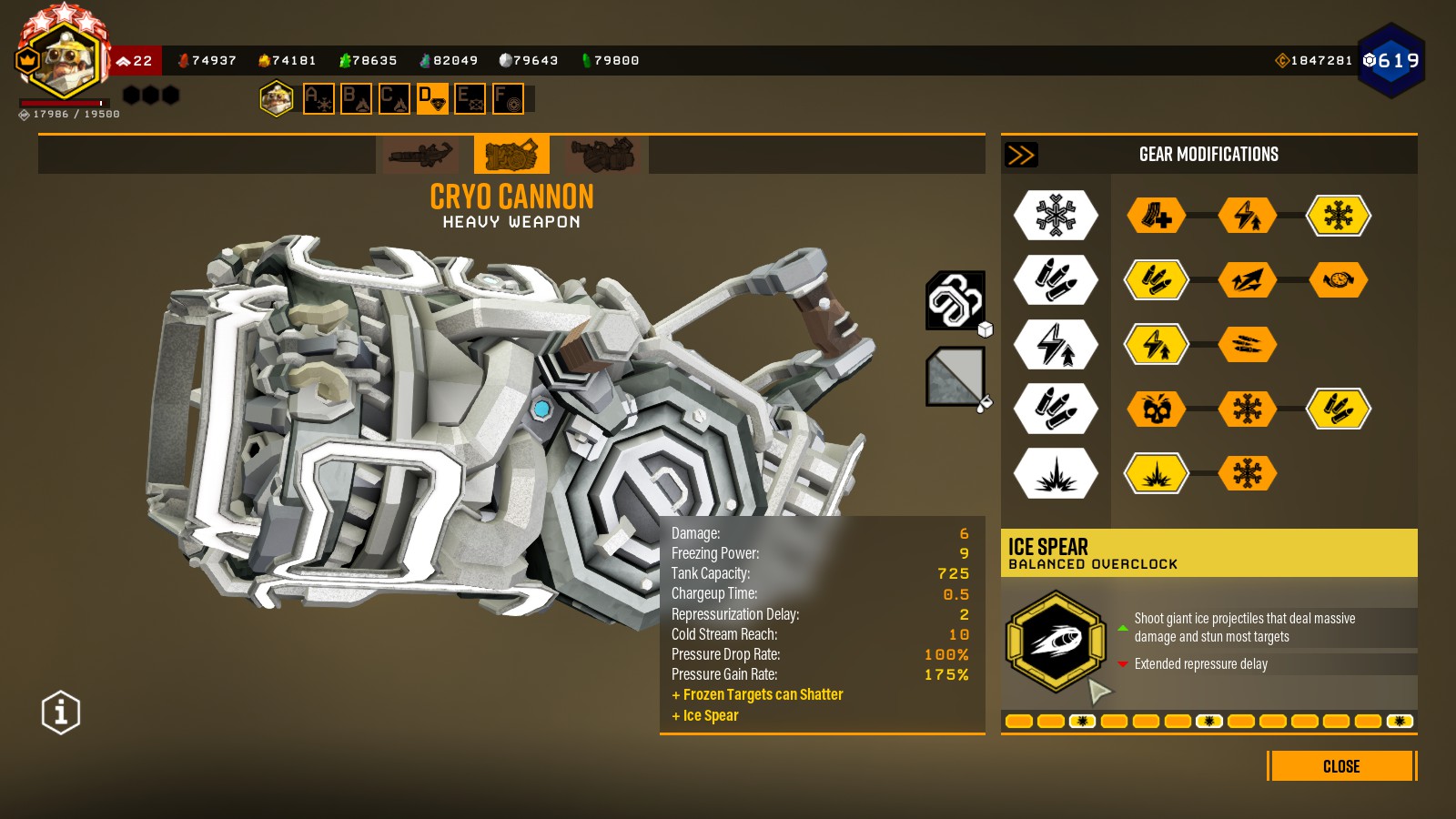Switch to loadout B
1456x819 pixels.
tap(356, 98)
